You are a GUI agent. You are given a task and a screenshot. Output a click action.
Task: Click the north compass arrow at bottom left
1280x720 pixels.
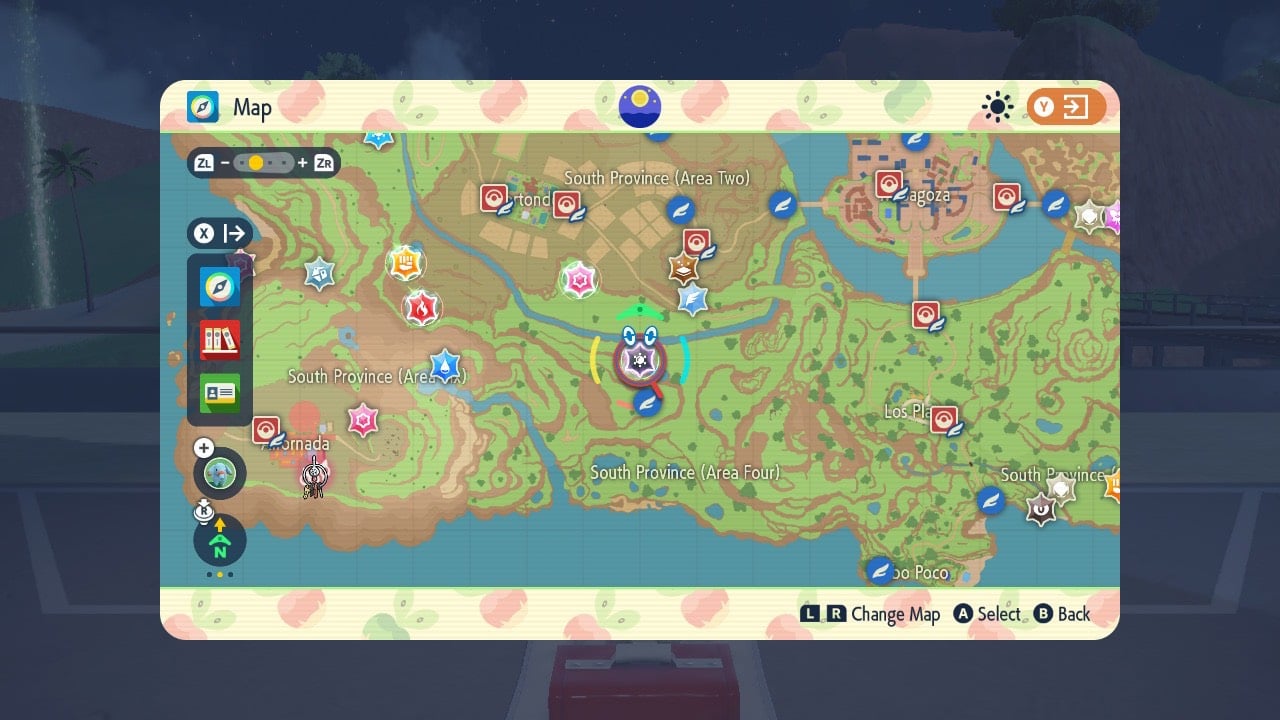(219, 540)
